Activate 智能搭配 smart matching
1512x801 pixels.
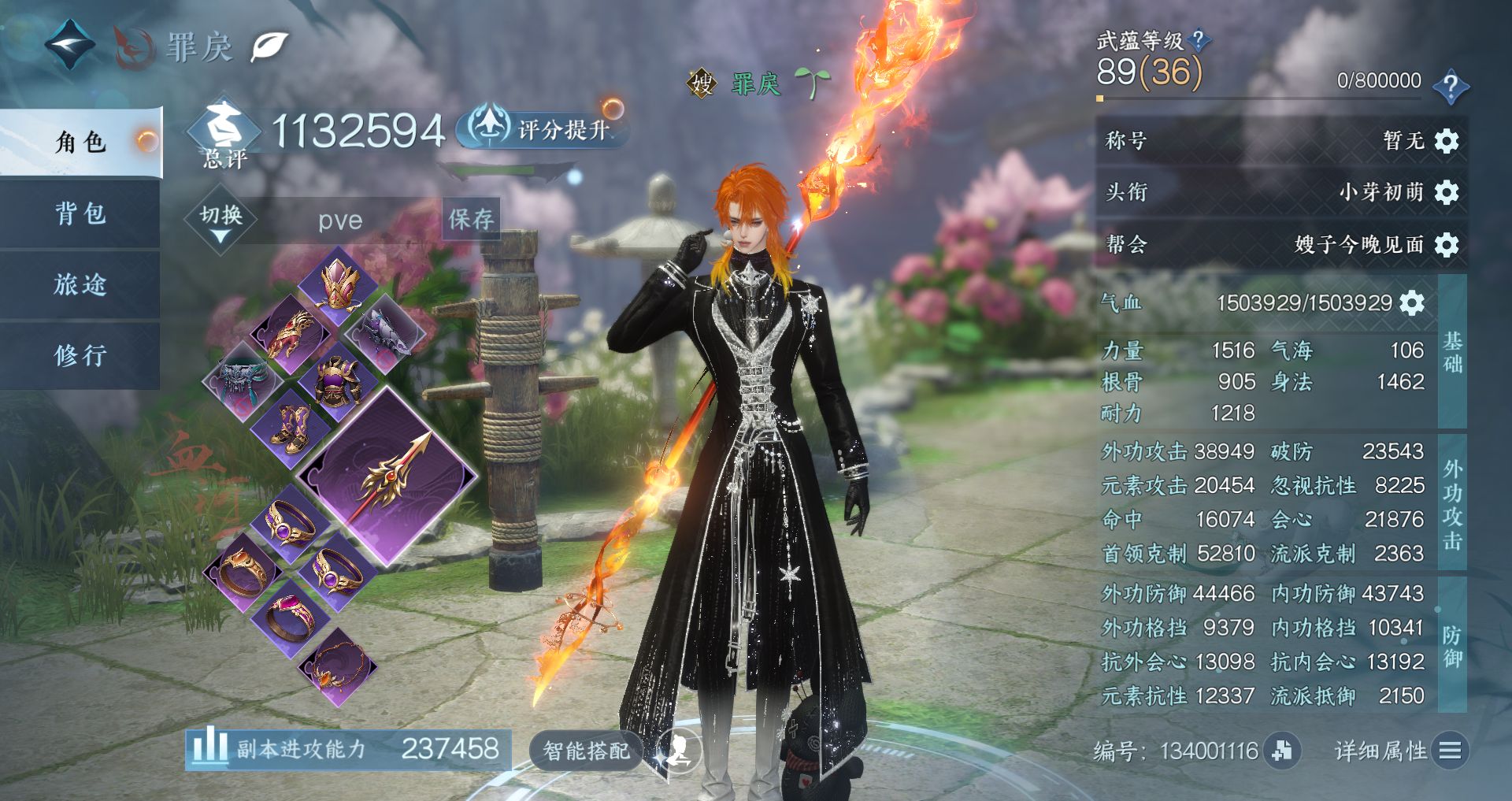coord(587,751)
